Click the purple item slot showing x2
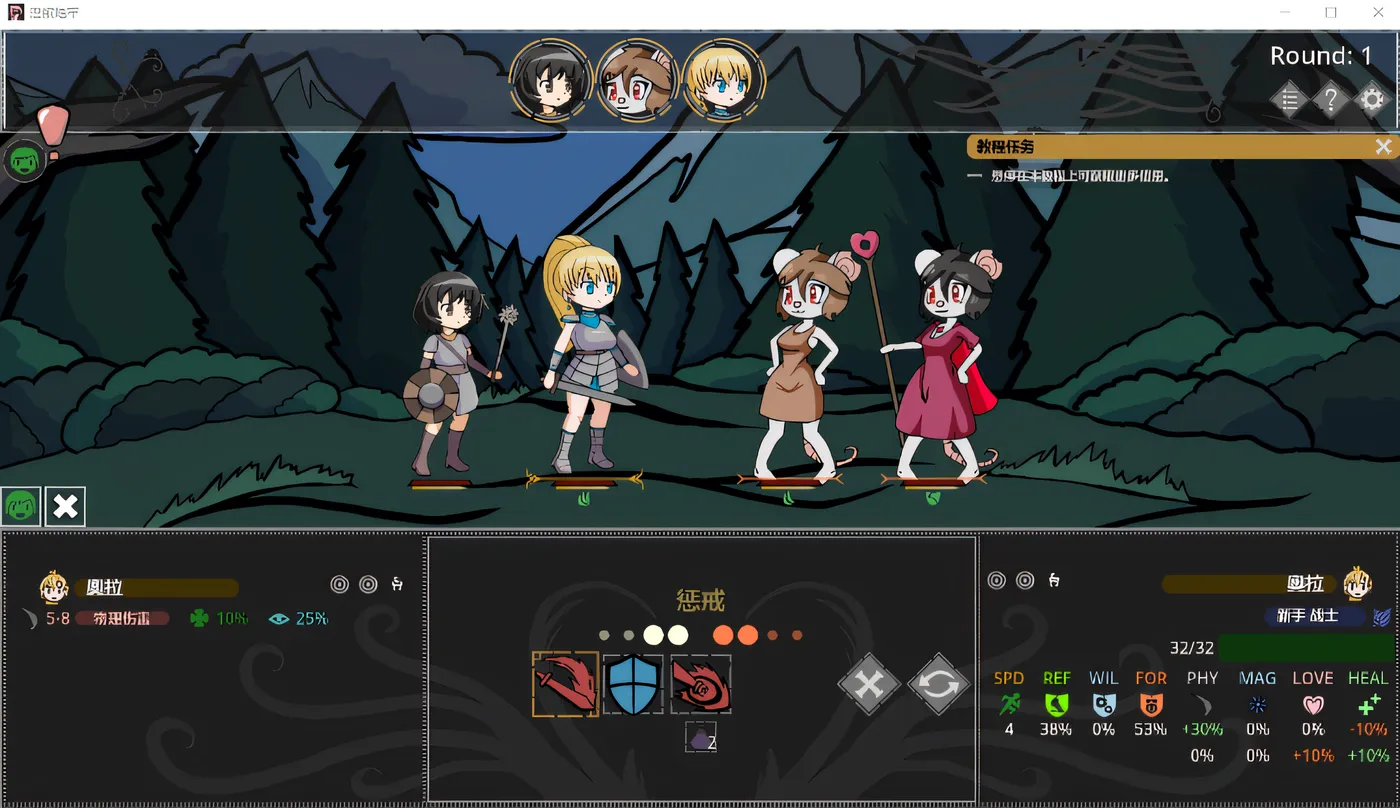 point(700,737)
